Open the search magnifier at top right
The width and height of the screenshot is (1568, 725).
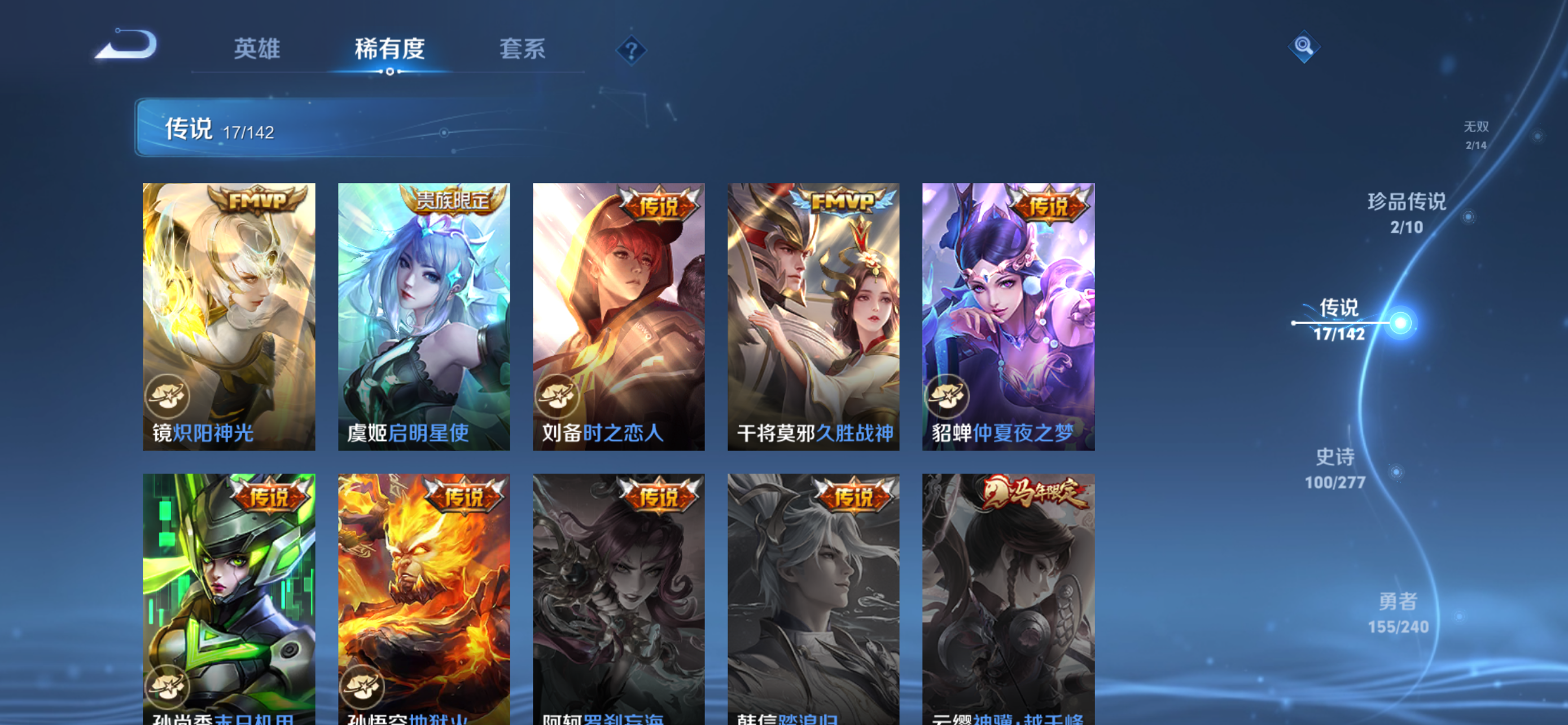pyautogui.click(x=1304, y=46)
